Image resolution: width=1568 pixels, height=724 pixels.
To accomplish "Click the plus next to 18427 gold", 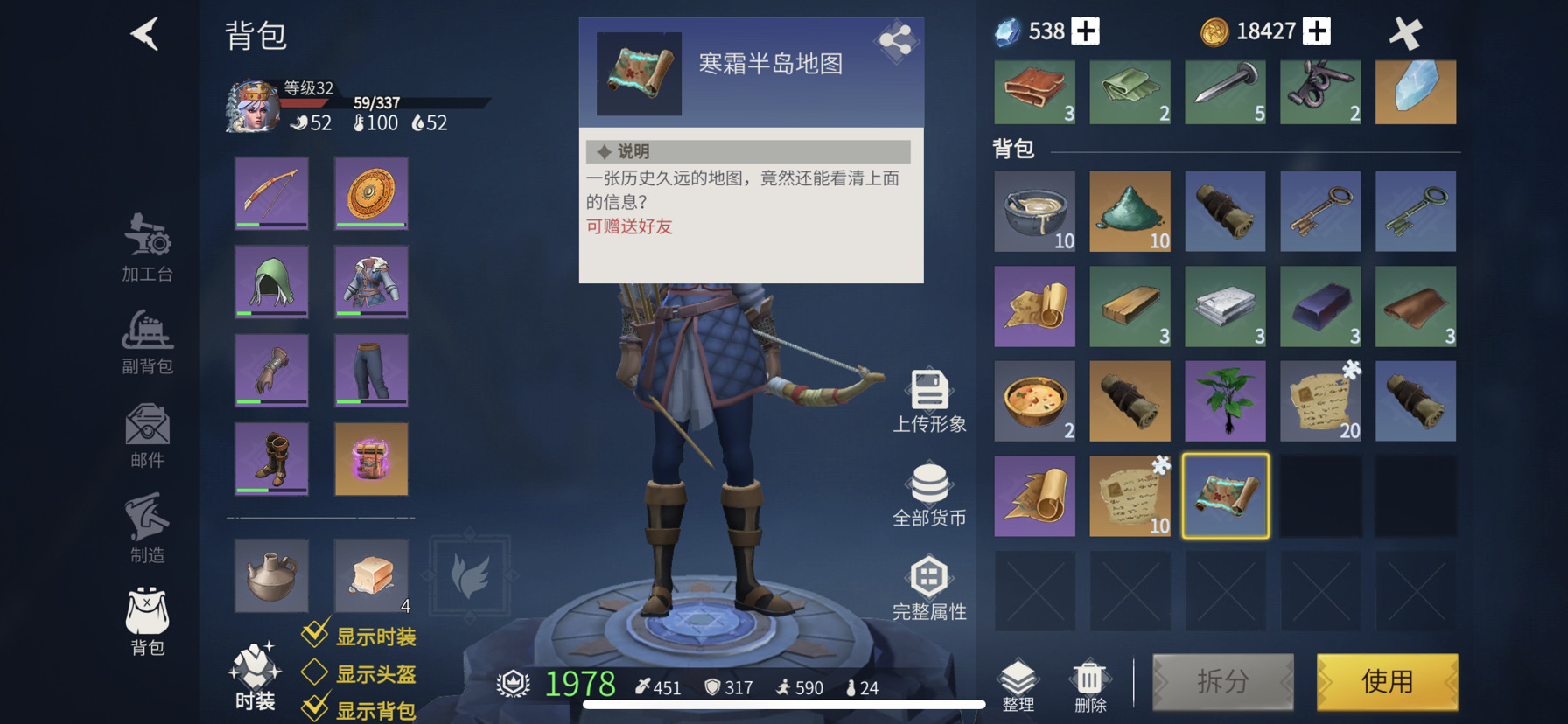I will pos(1318,30).
